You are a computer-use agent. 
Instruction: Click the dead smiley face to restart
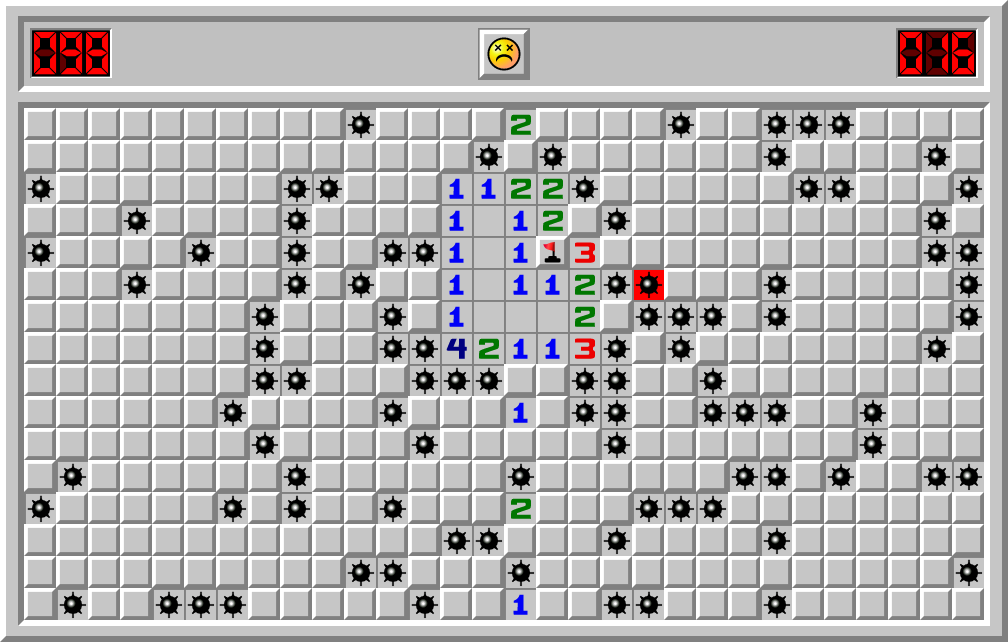(x=504, y=53)
